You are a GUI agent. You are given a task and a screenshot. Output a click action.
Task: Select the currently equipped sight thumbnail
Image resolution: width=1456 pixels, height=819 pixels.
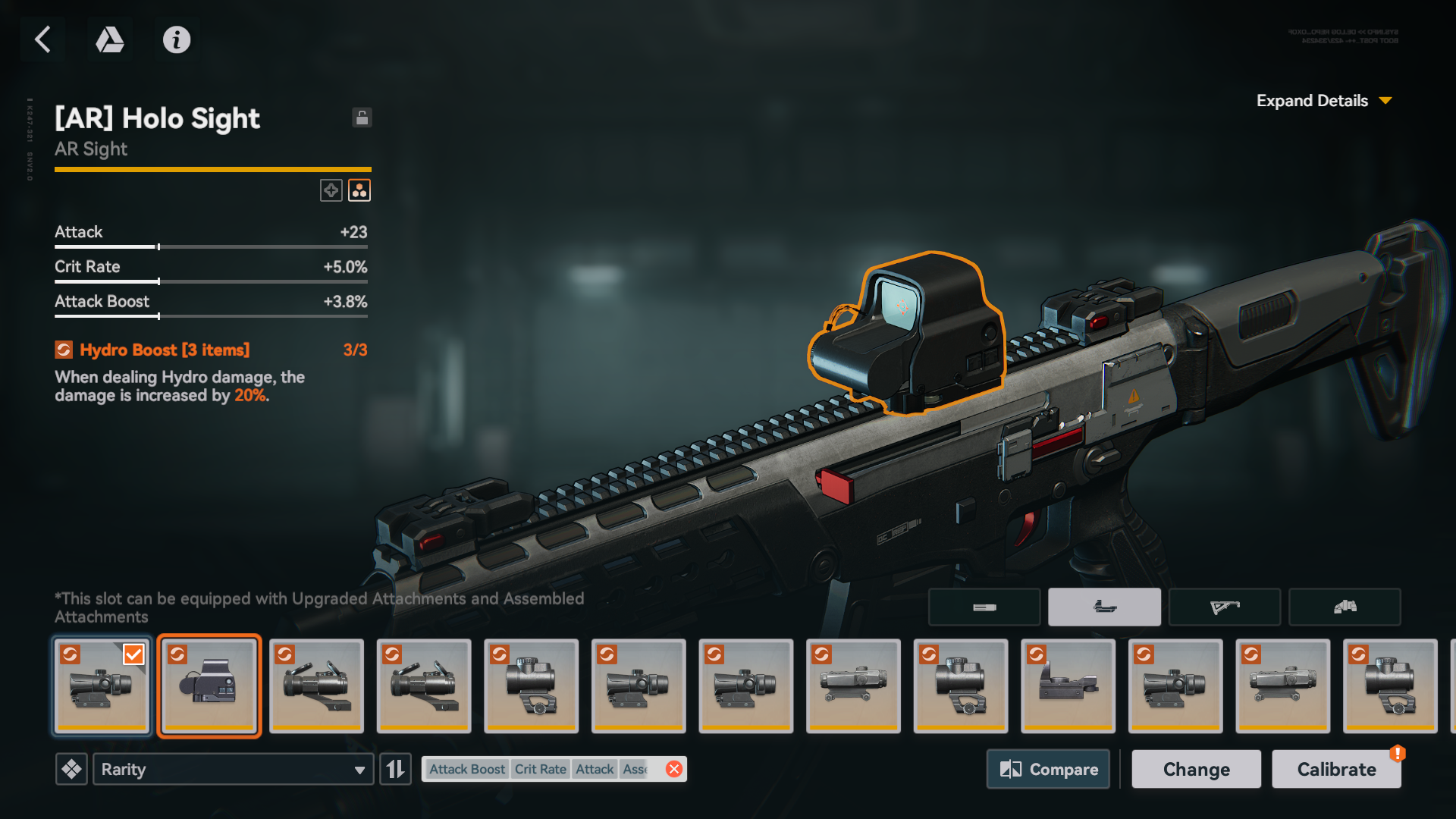tap(102, 686)
